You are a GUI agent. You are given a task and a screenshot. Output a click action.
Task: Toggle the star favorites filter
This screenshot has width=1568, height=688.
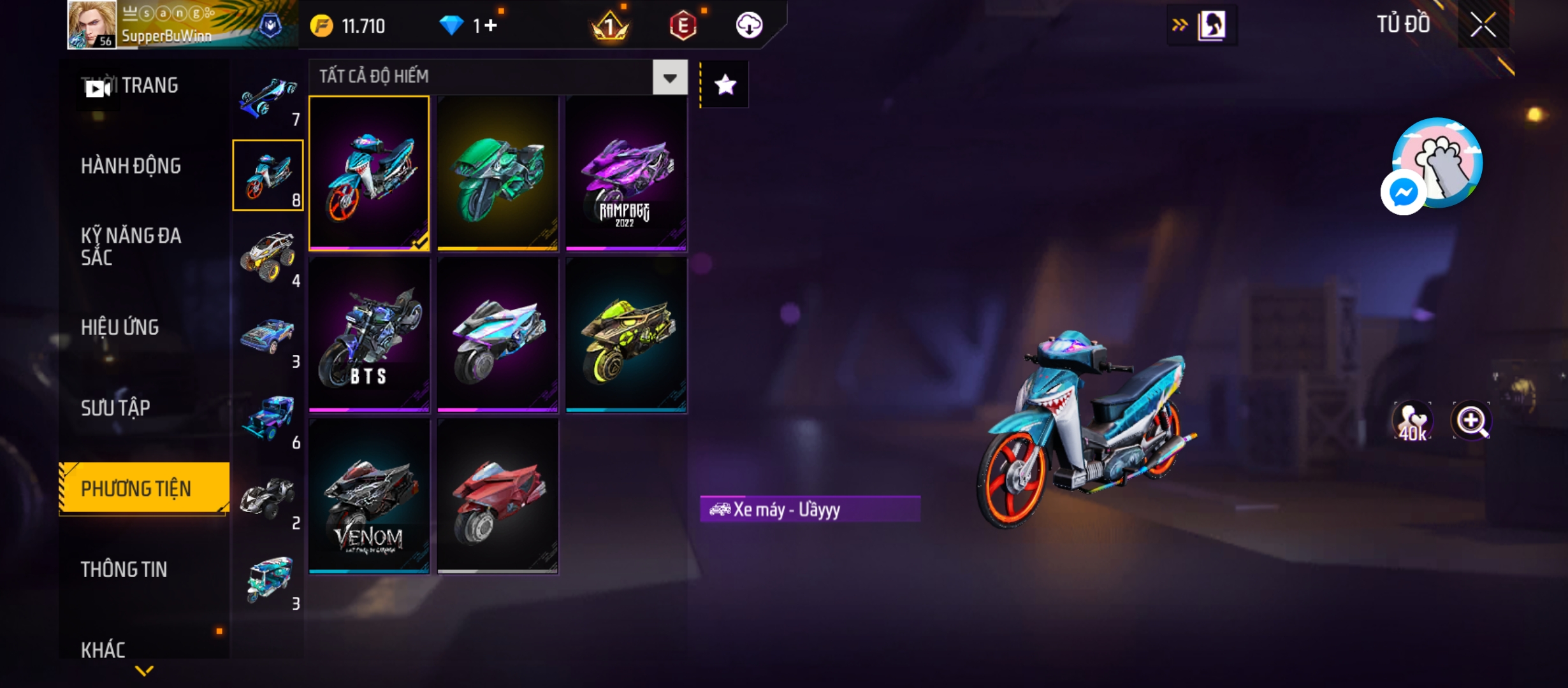click(x=725, y=85)
